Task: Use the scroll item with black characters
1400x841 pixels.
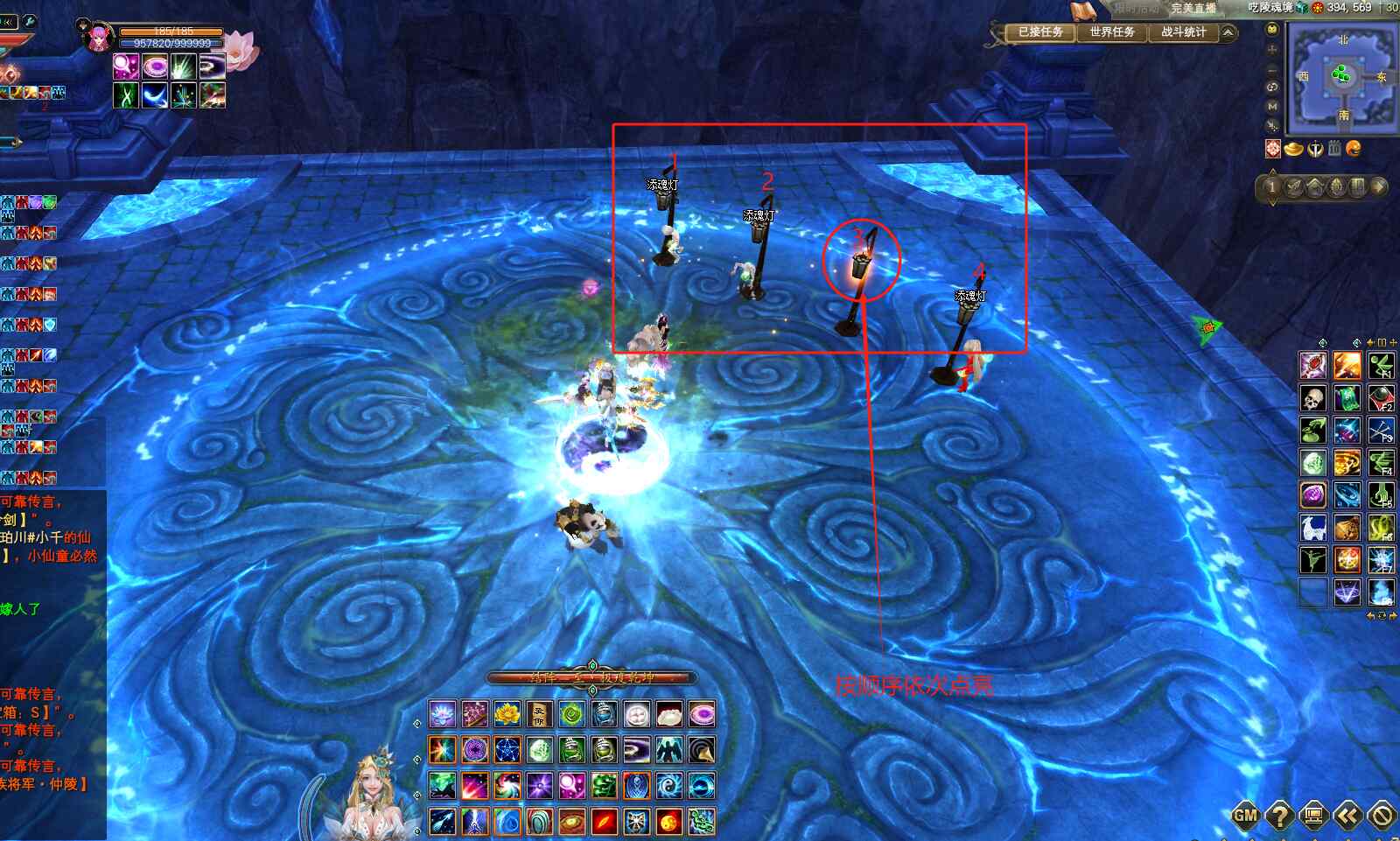Action: (540, 714)
